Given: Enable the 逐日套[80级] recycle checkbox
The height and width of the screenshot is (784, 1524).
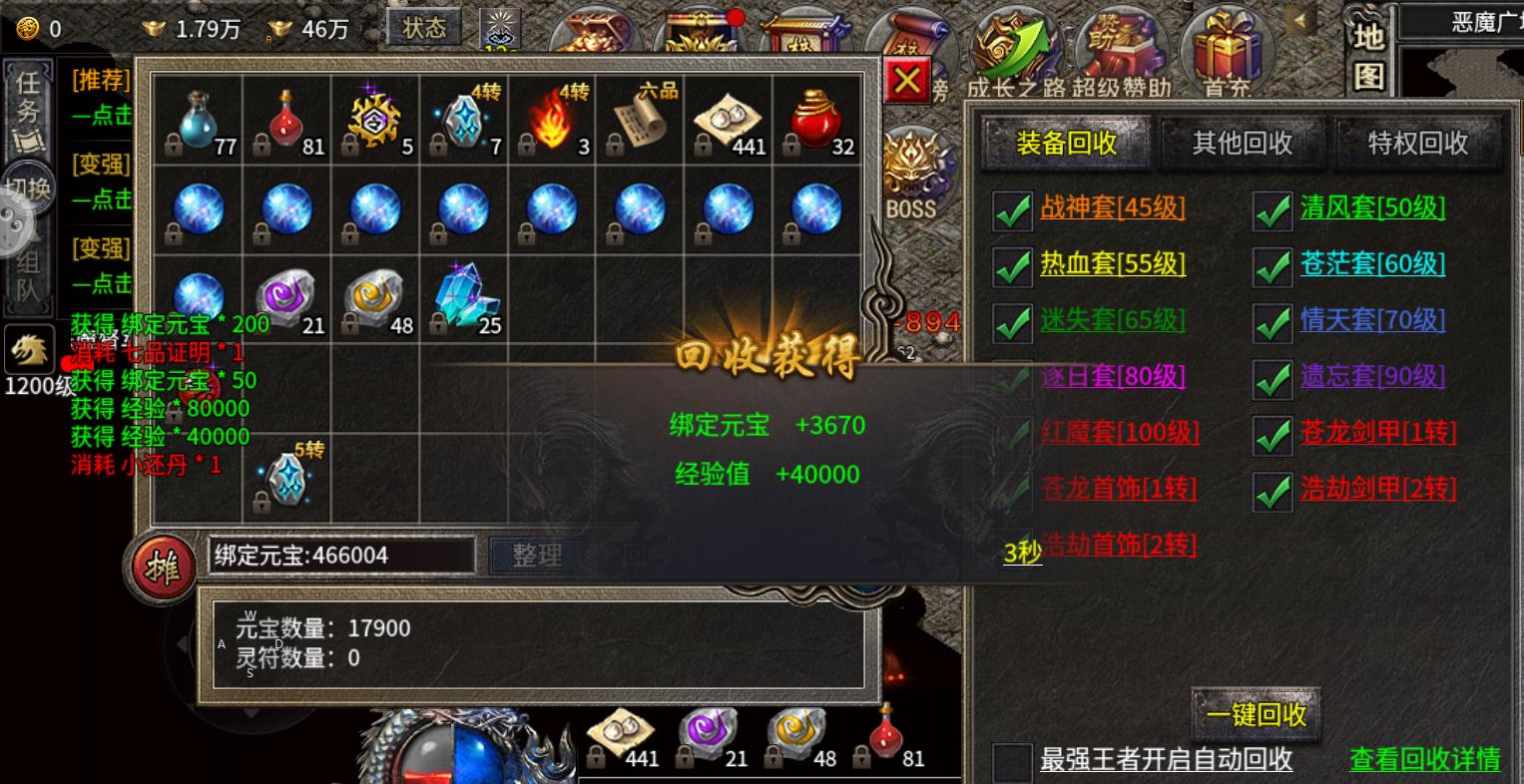Looking at the screenshot, I should click(1013, 377).
